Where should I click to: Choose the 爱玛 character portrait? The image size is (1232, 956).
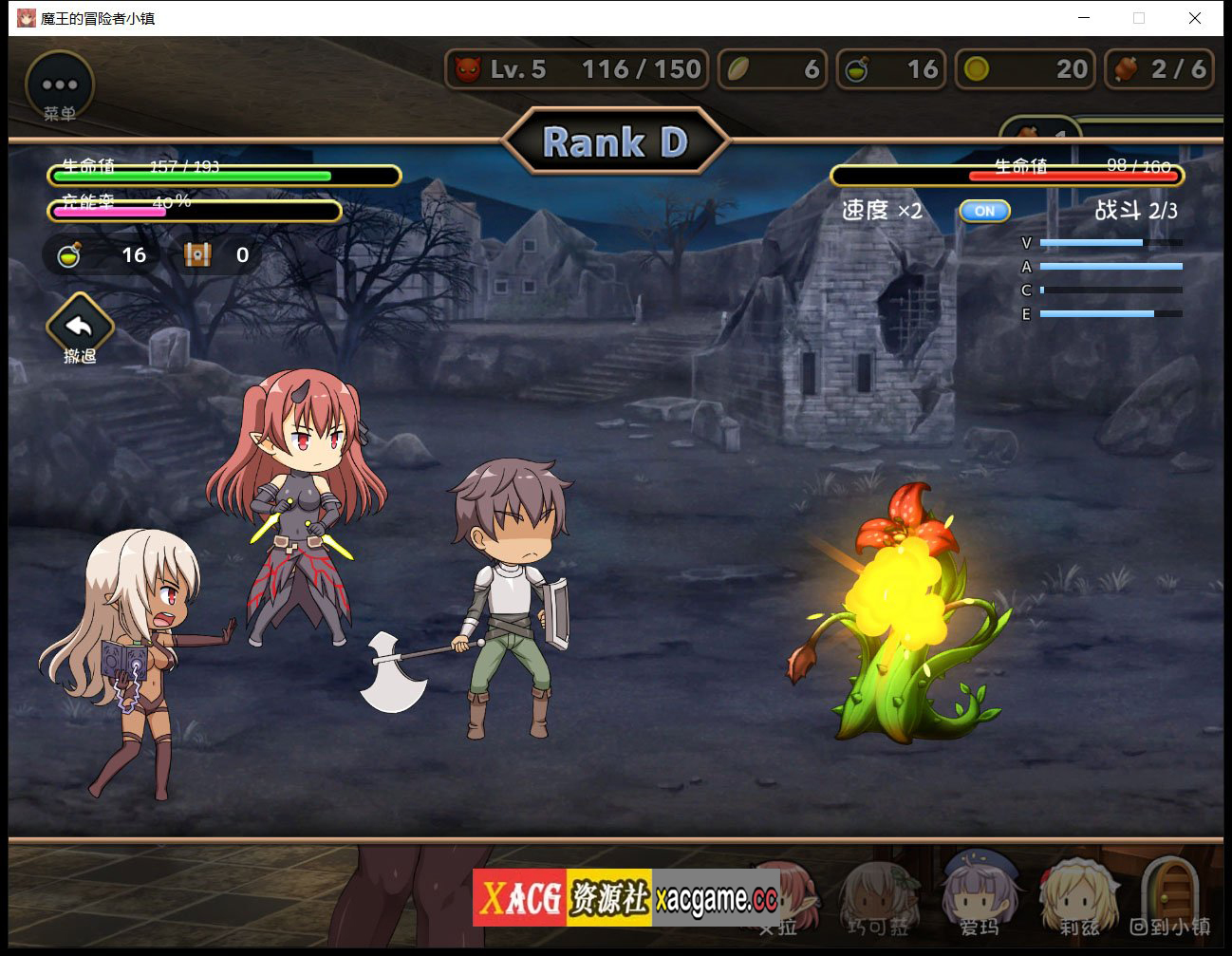[x=979, y=896]
